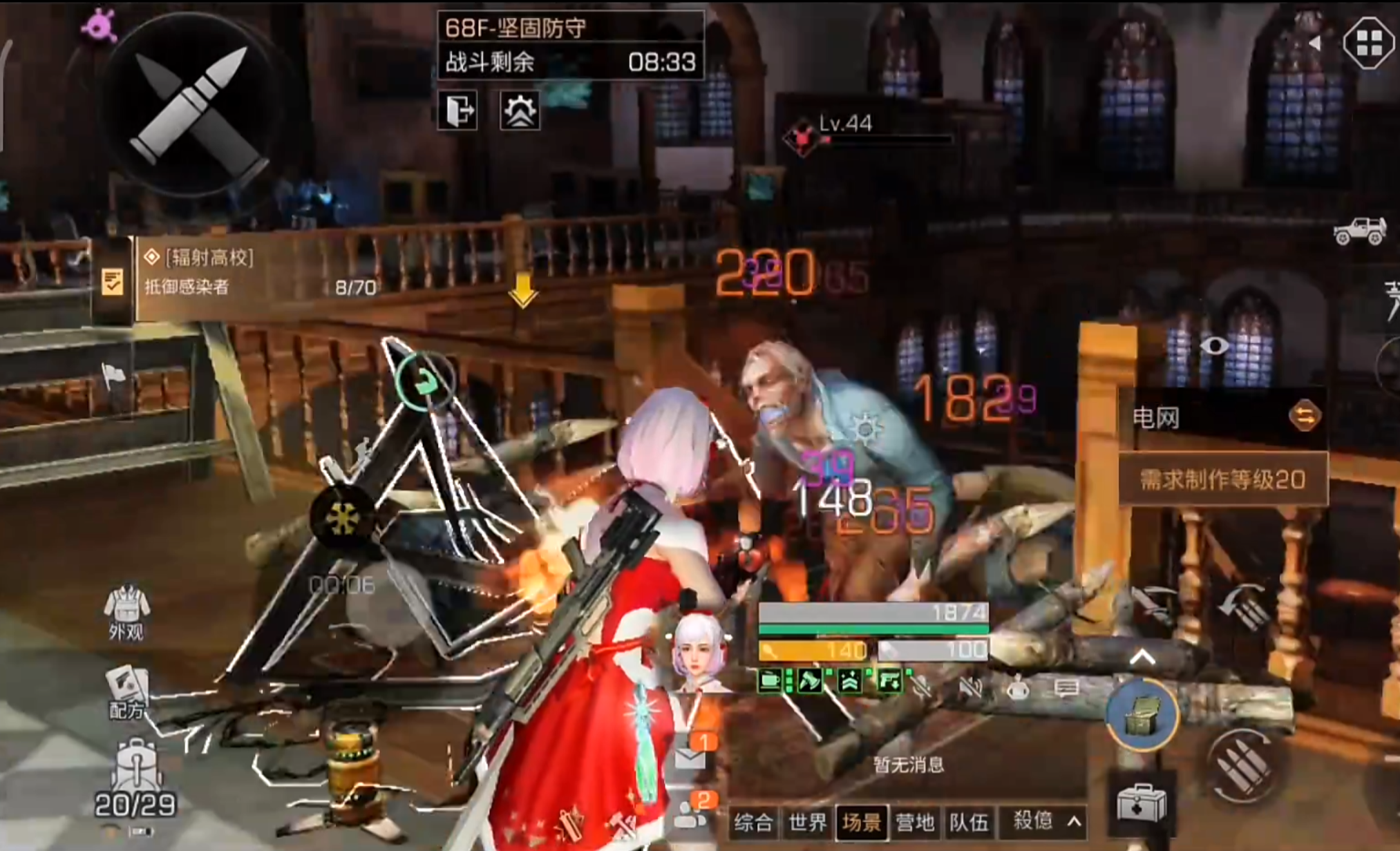The image size is (1400, 851).
Task: Swap the 电网 trap selection
Action: click(x=1305, y=416)
